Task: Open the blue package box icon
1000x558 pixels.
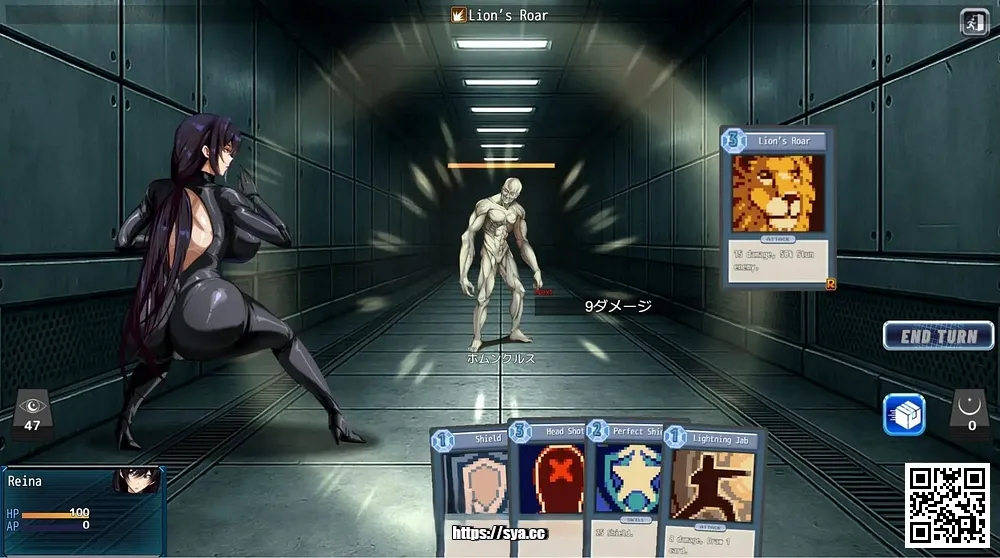Action: tap(904, 415)
